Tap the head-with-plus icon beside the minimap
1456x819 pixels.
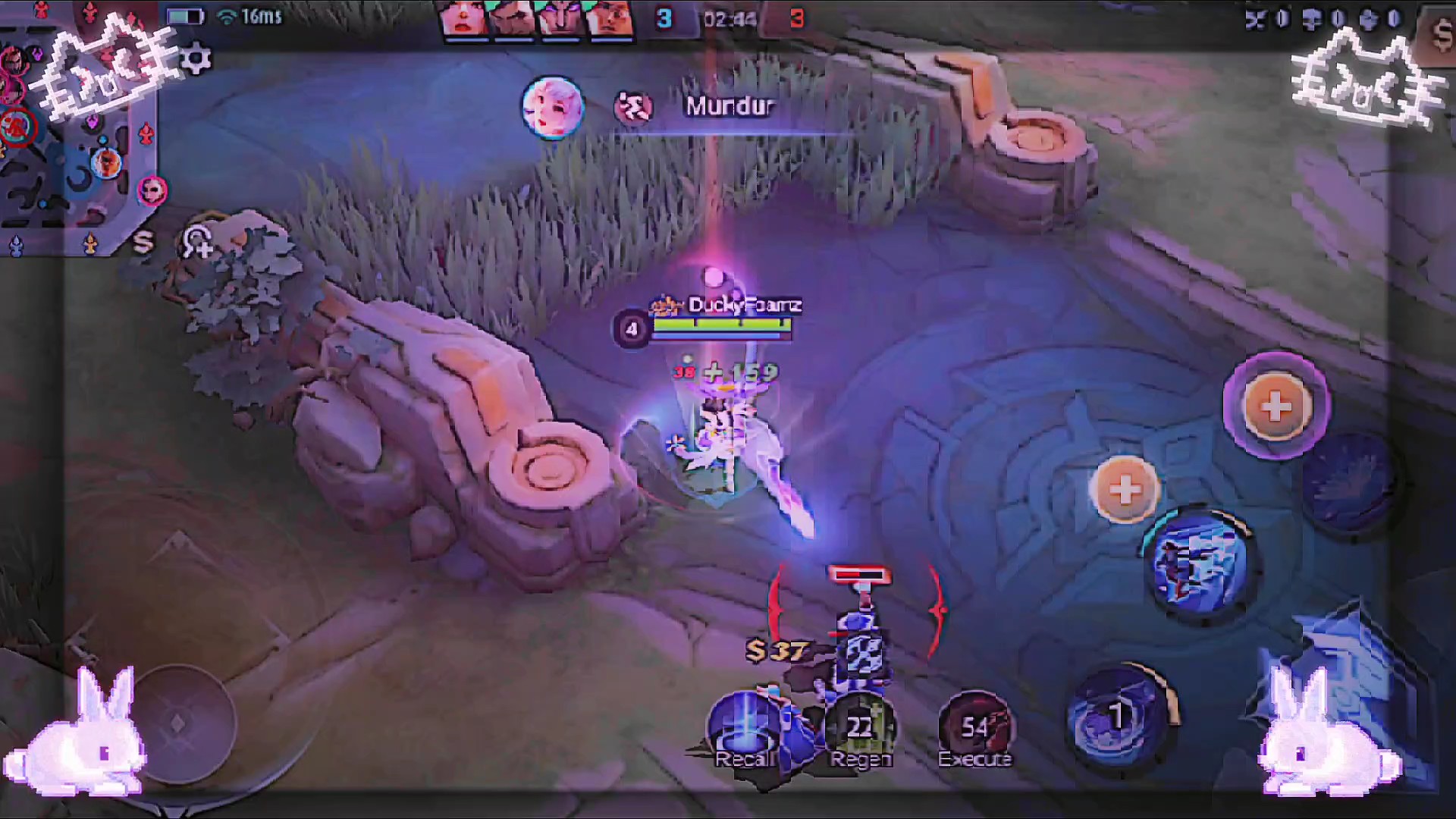point(197,243)
